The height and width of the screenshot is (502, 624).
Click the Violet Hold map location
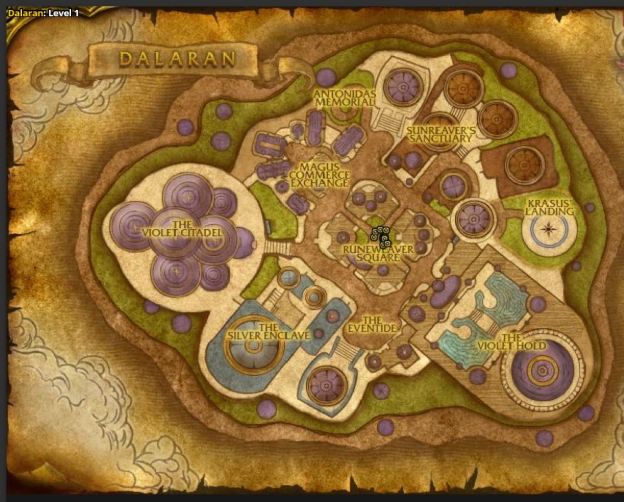coord(524,343)
